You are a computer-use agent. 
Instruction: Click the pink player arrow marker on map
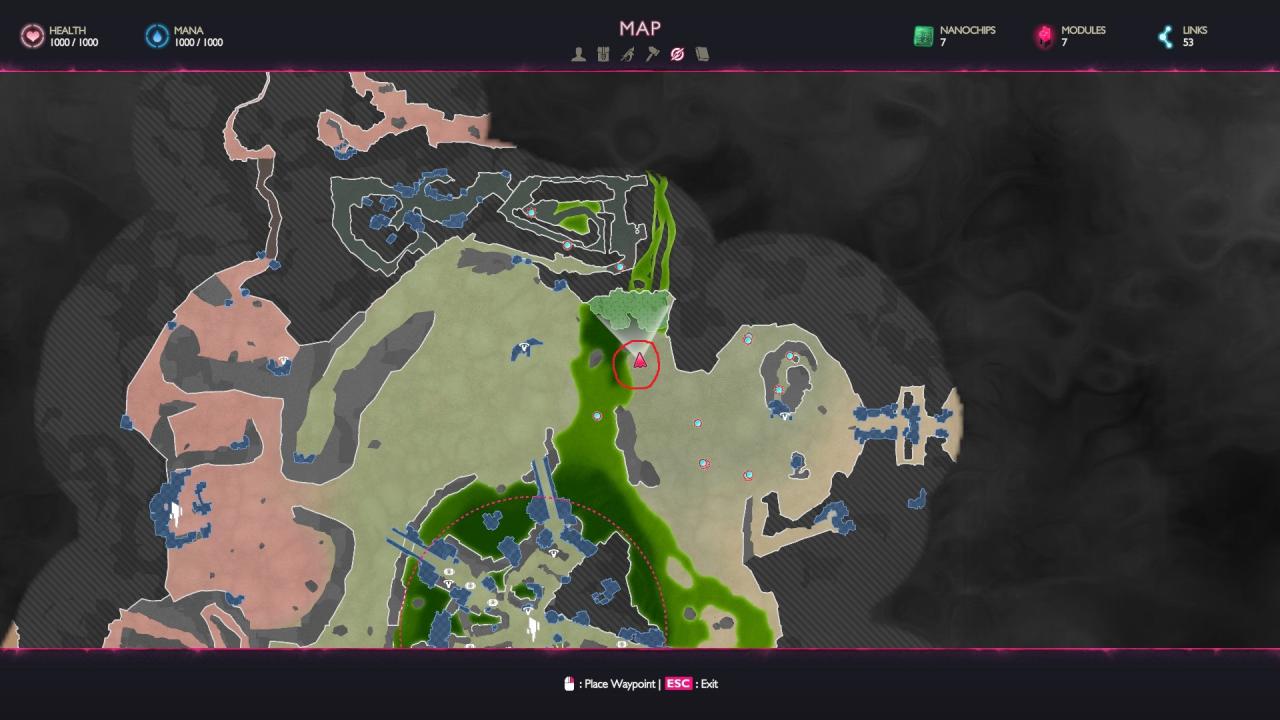click(x=640, y=360)
